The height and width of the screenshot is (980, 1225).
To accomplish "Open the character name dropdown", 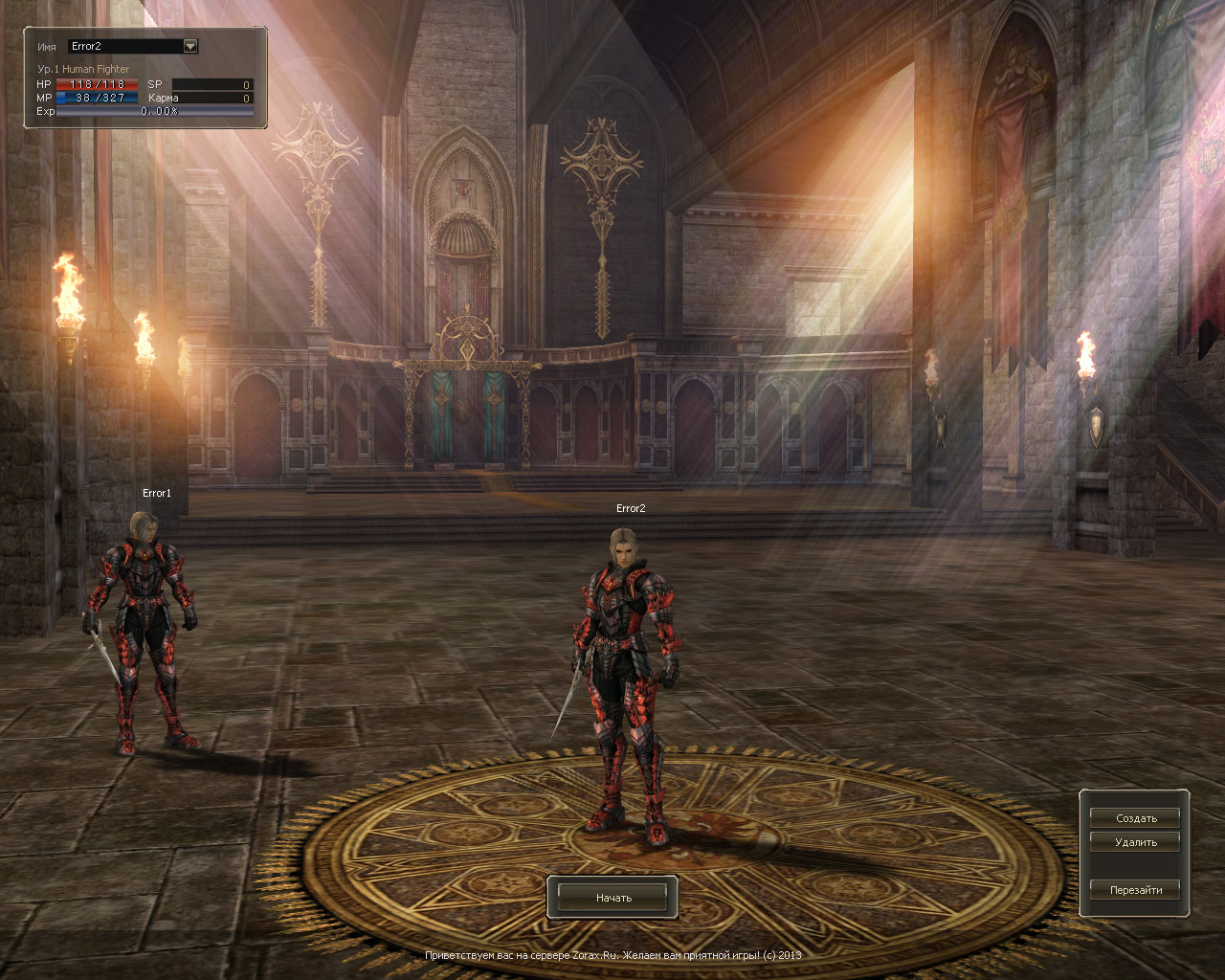I will (x=189, y=46).
